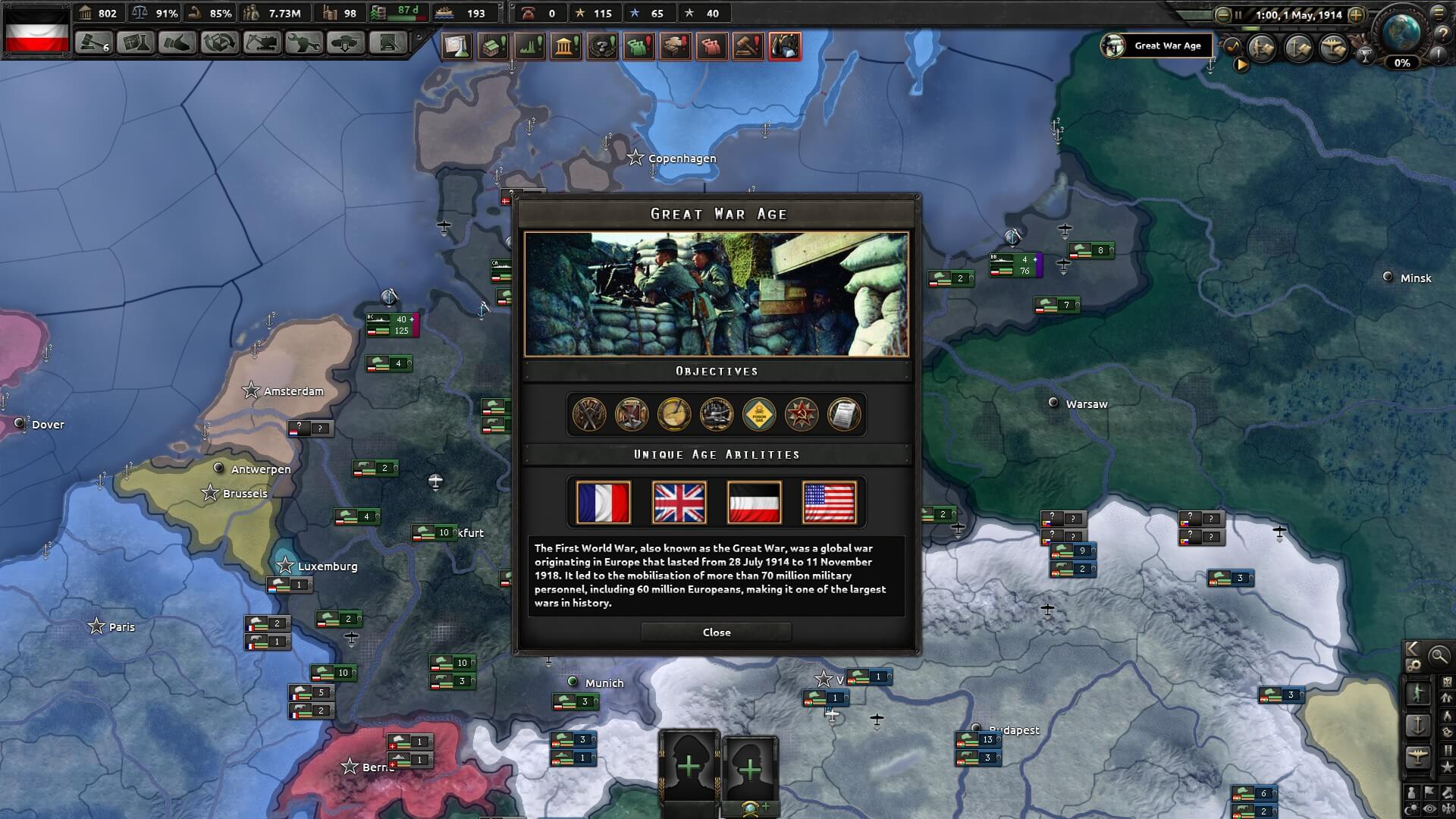Open the decisions gavel menu

tap(94, 43)
